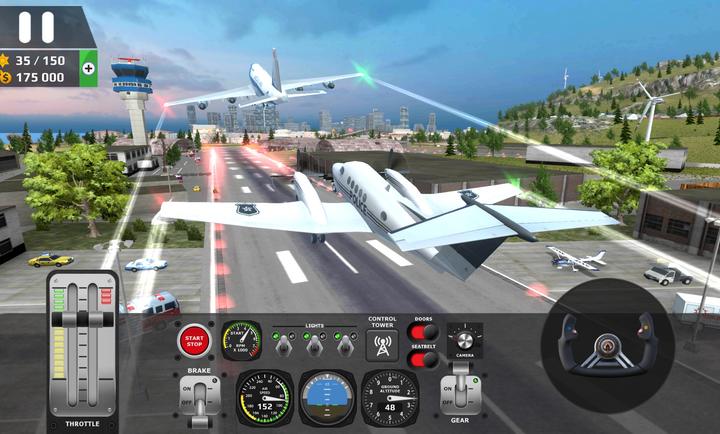Viewport: 720px width, 434px height.
Task: Pause the flight
Action: tap(37, 26)
